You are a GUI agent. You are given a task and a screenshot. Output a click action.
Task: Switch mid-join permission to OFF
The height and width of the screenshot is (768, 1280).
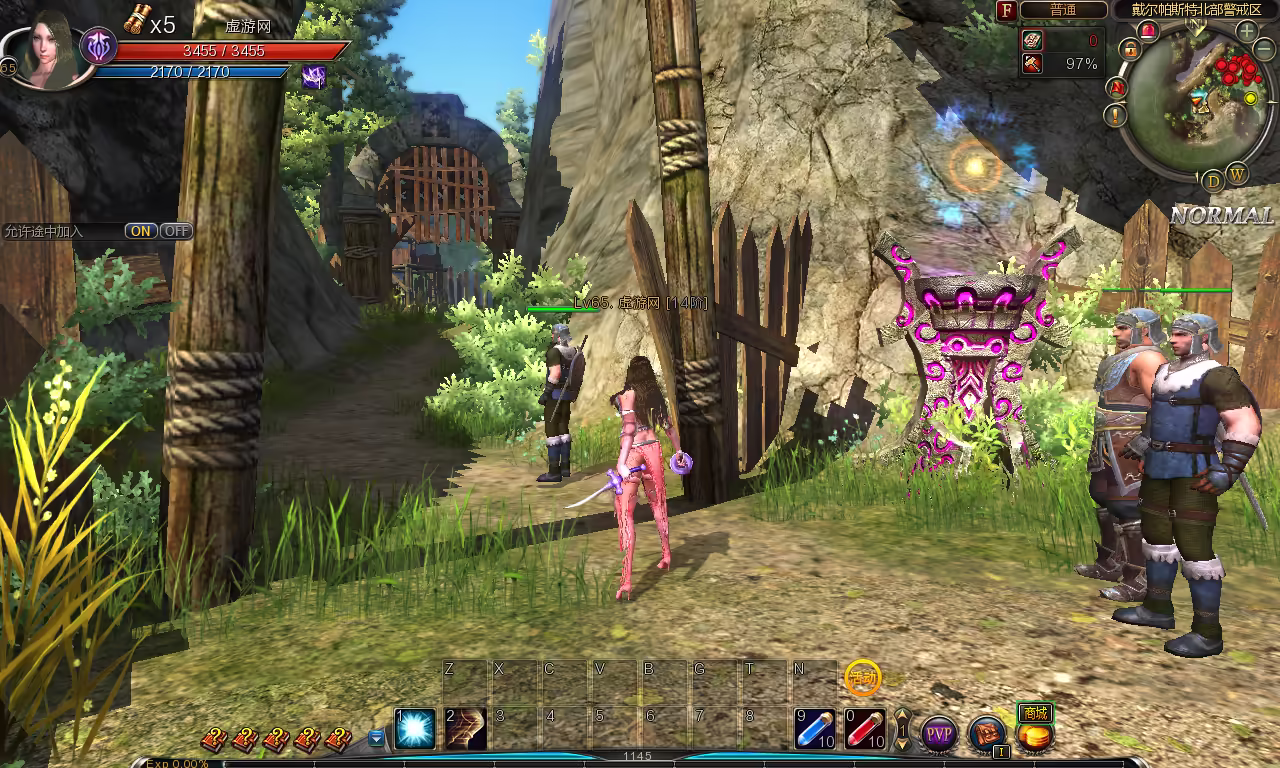point(176,231)
